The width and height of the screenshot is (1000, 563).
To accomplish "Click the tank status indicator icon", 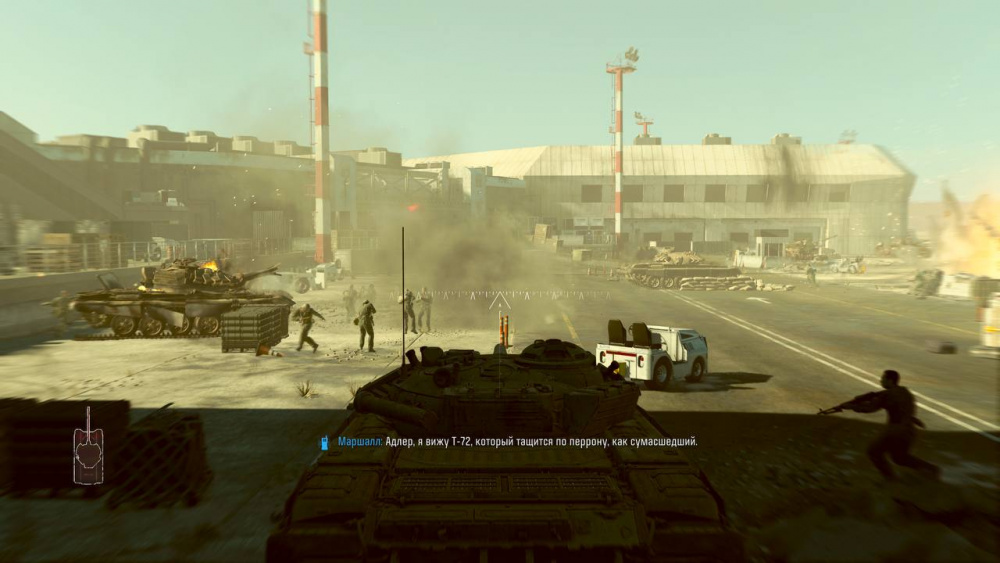I will pos(88,446).
